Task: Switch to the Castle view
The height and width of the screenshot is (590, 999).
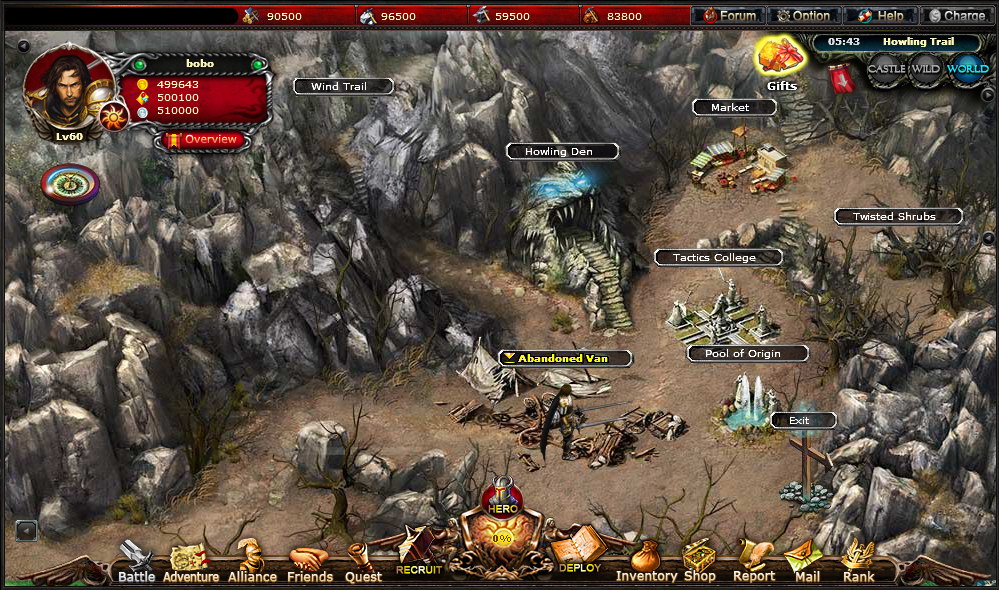Action: tap(886, 69)
